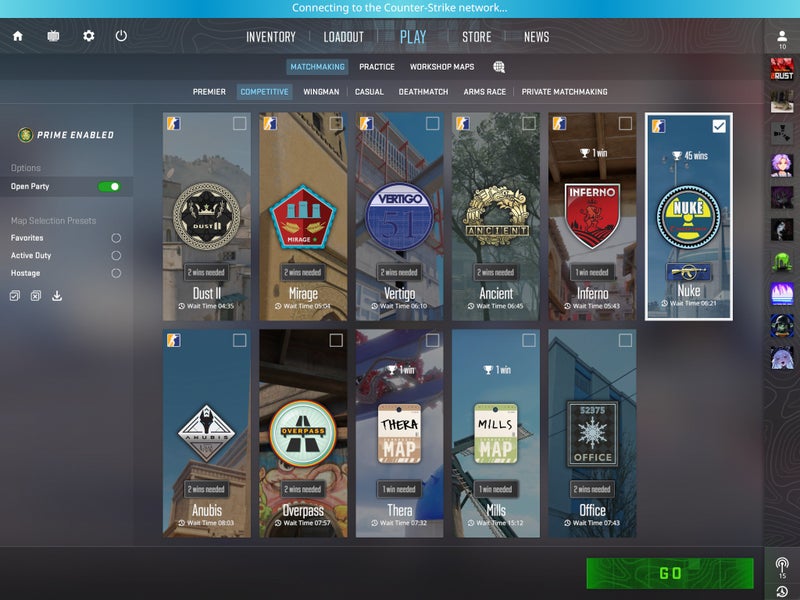
Task: Toggle the Open Party switch
Action: tap(109, 186)
